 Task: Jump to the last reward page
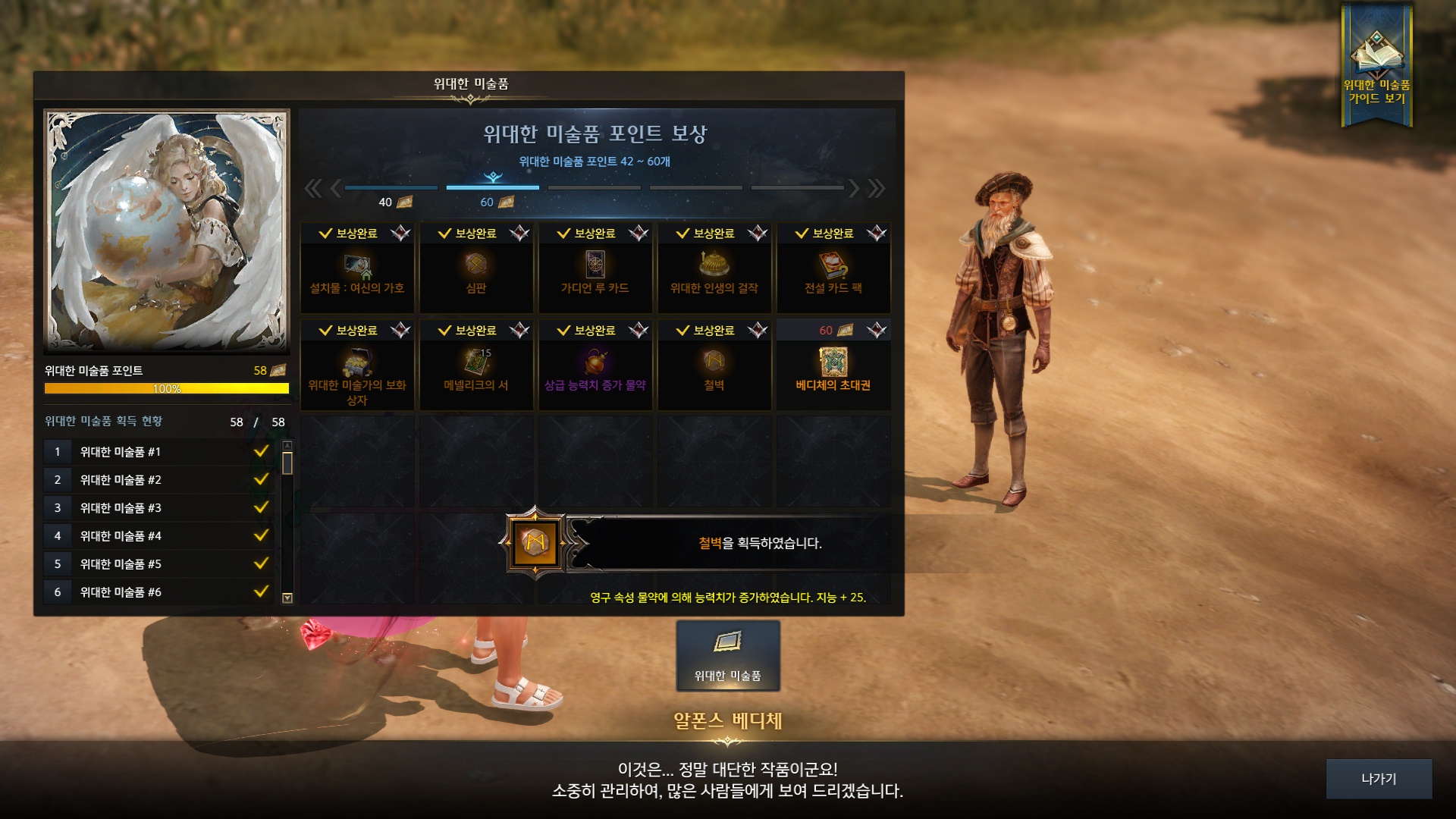pyautogui.click(x=877, y=188)
